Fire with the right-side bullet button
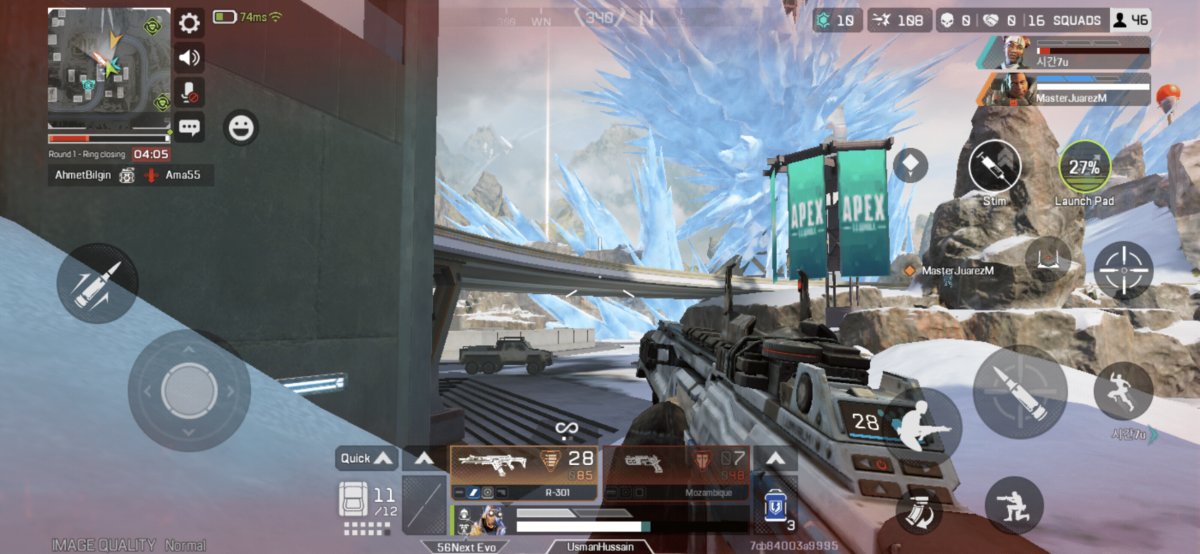Image resolution: width=1200 pixels, height=554 pixels. tap(1019, 392)
